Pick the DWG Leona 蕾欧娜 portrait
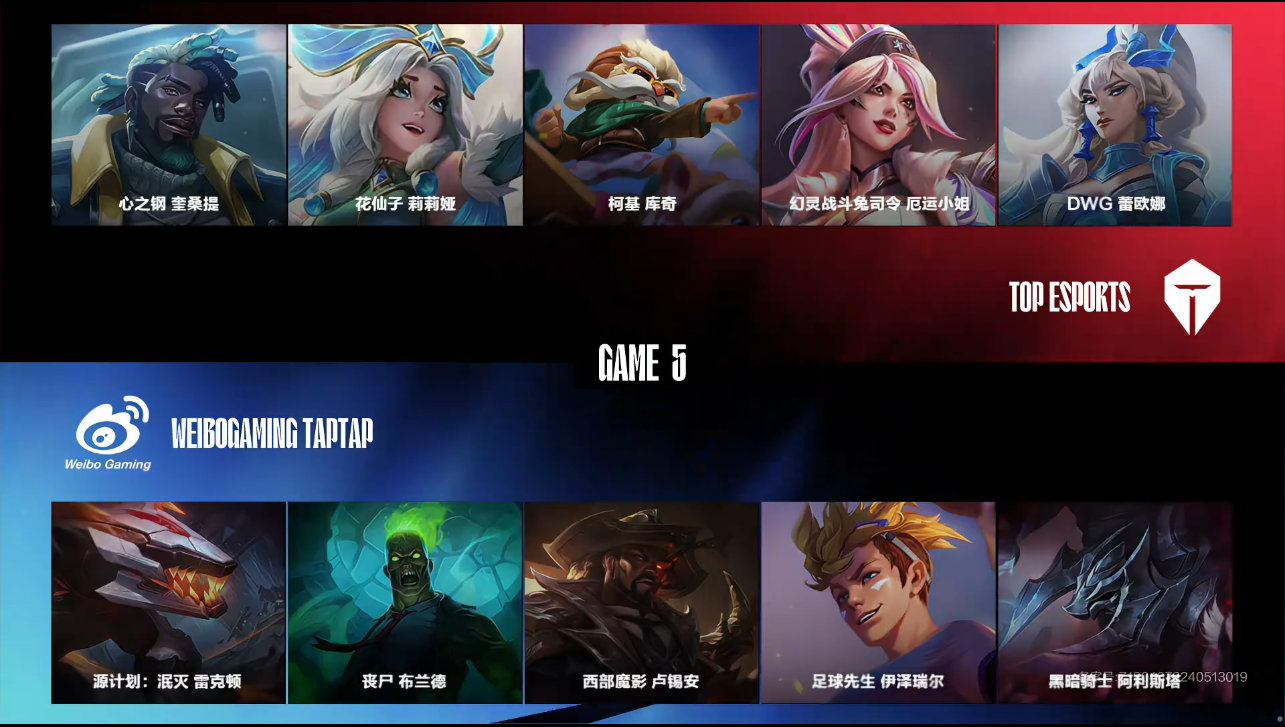 pyautogui.click(x=1115, y=125)
